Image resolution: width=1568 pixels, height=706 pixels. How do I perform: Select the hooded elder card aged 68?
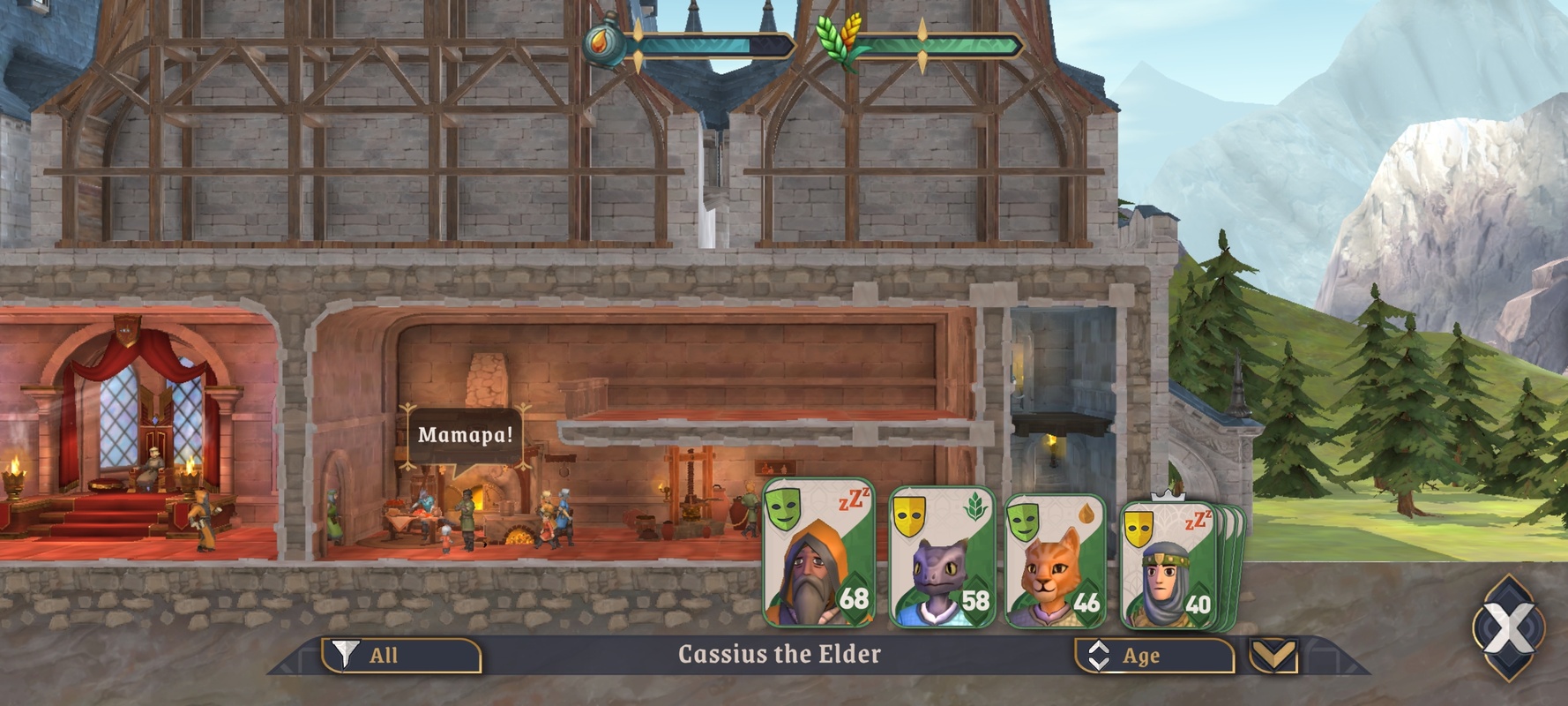[x=818, y=554]
